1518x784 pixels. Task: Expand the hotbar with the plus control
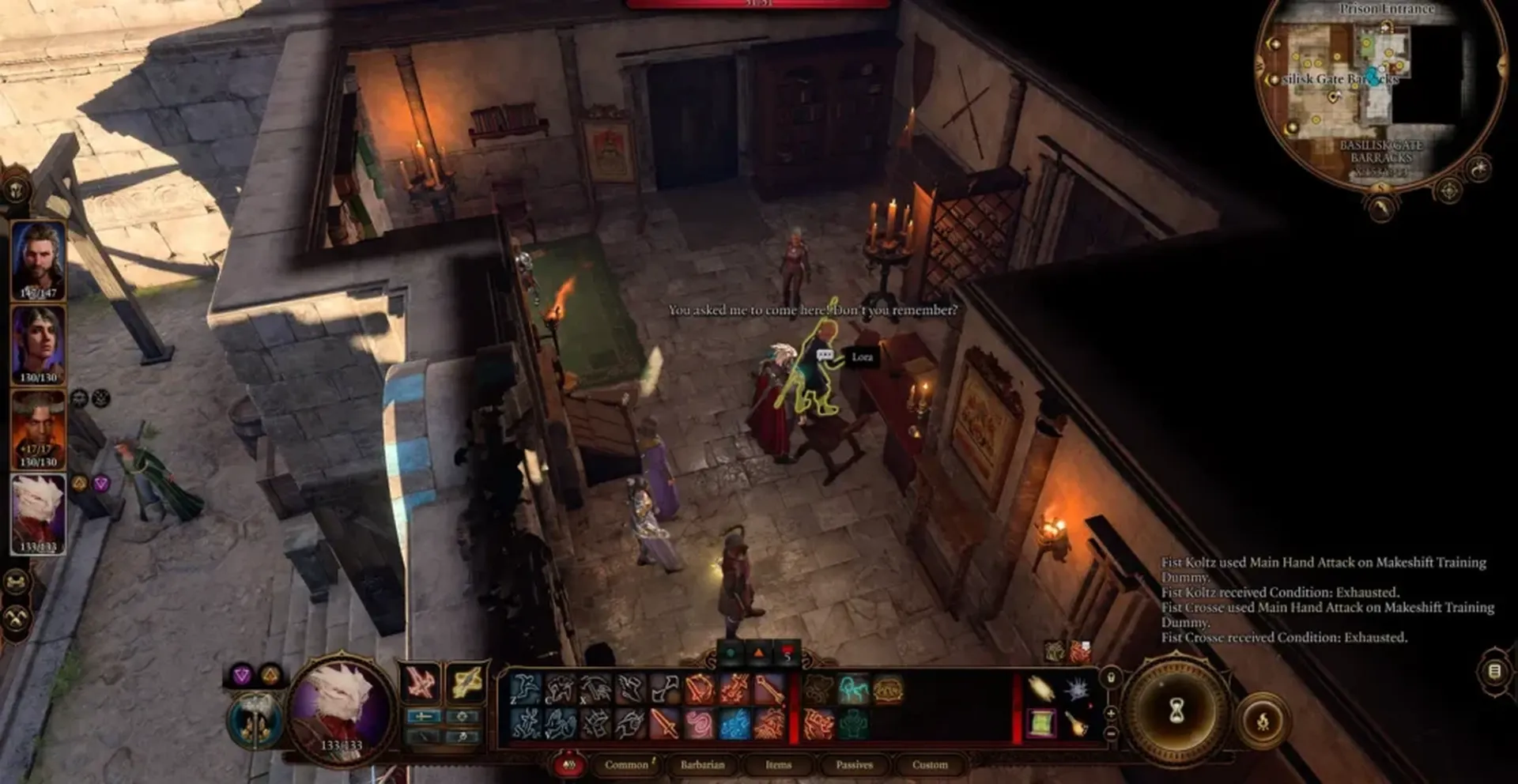pos(1111,714)
